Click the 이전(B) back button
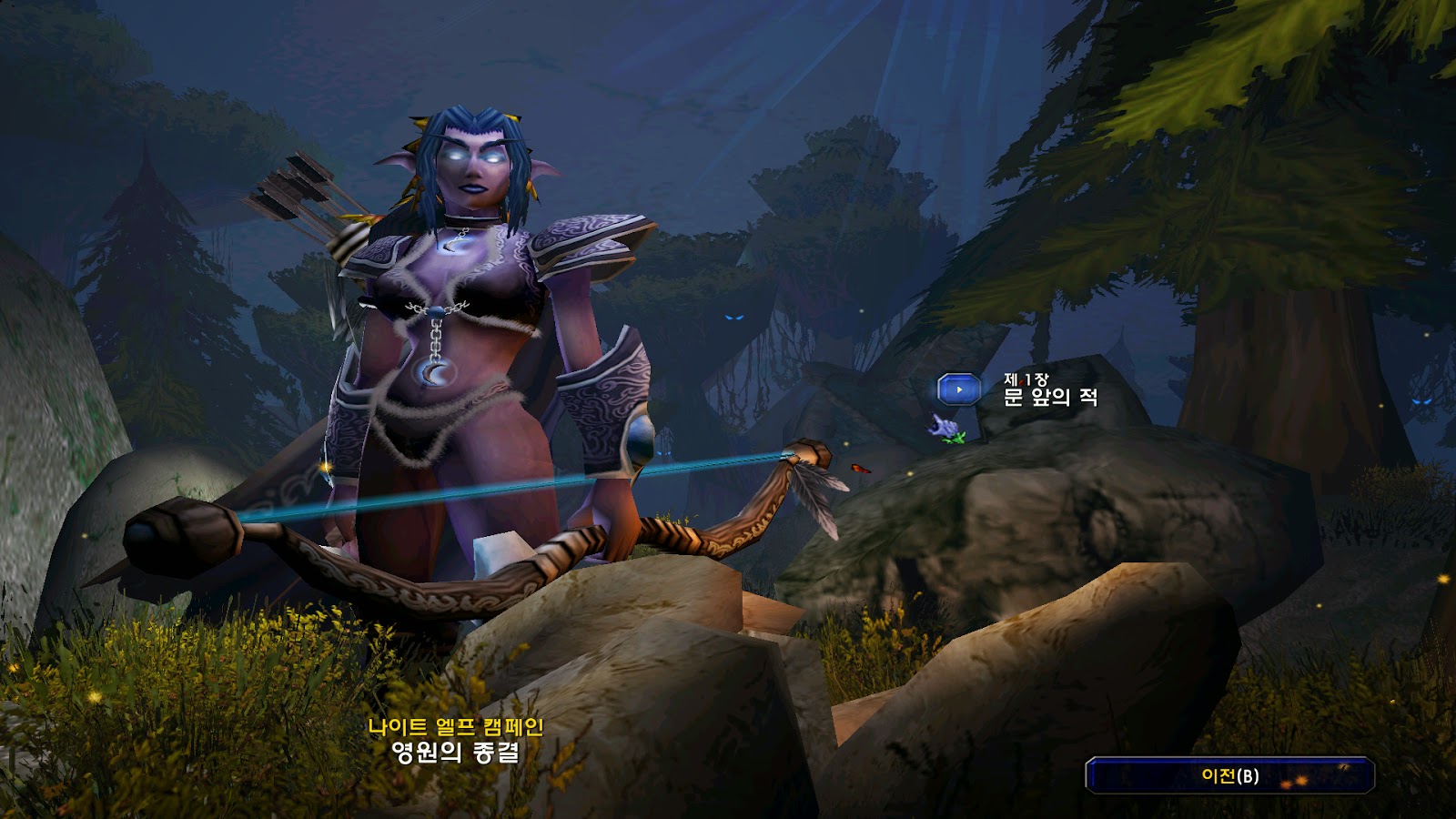 1229,775
